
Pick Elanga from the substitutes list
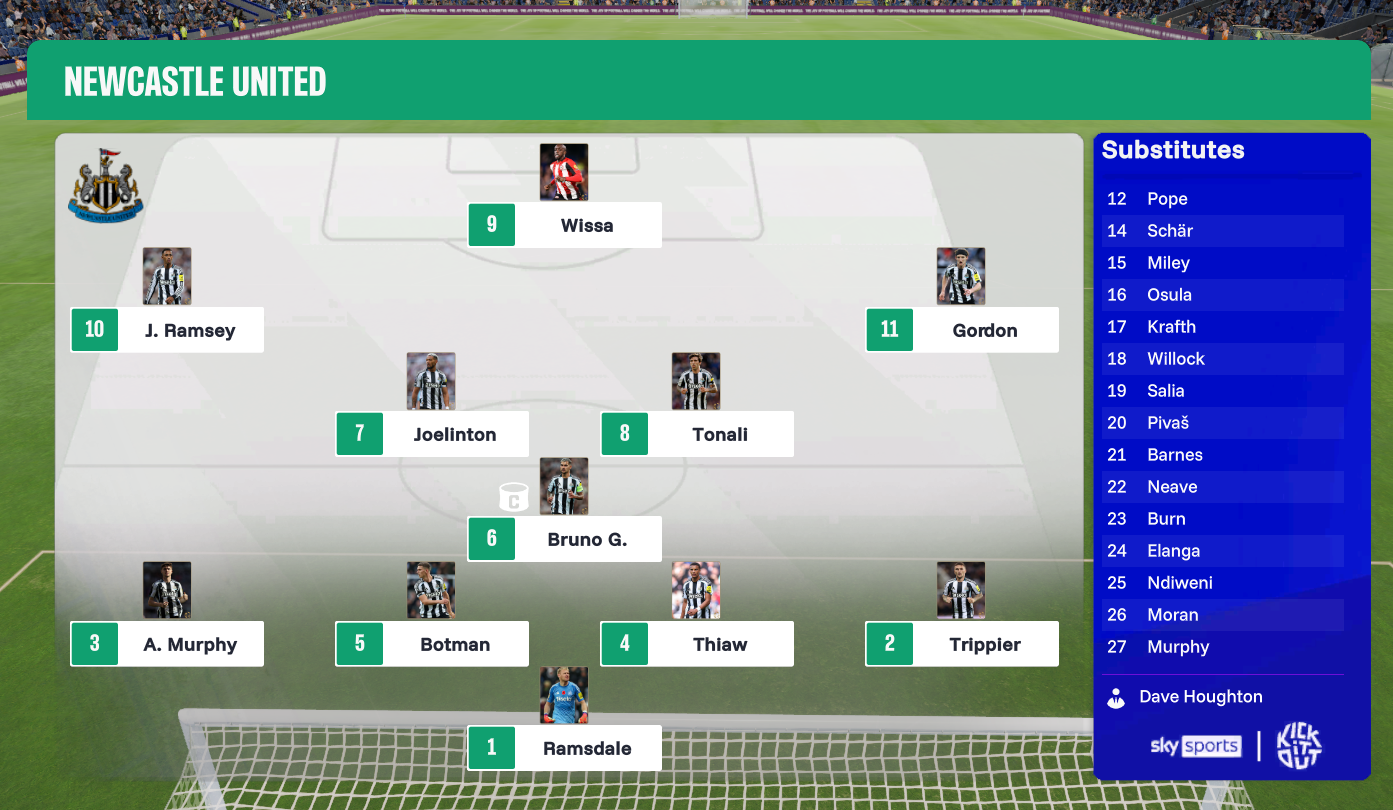(x=1173, y=551)
